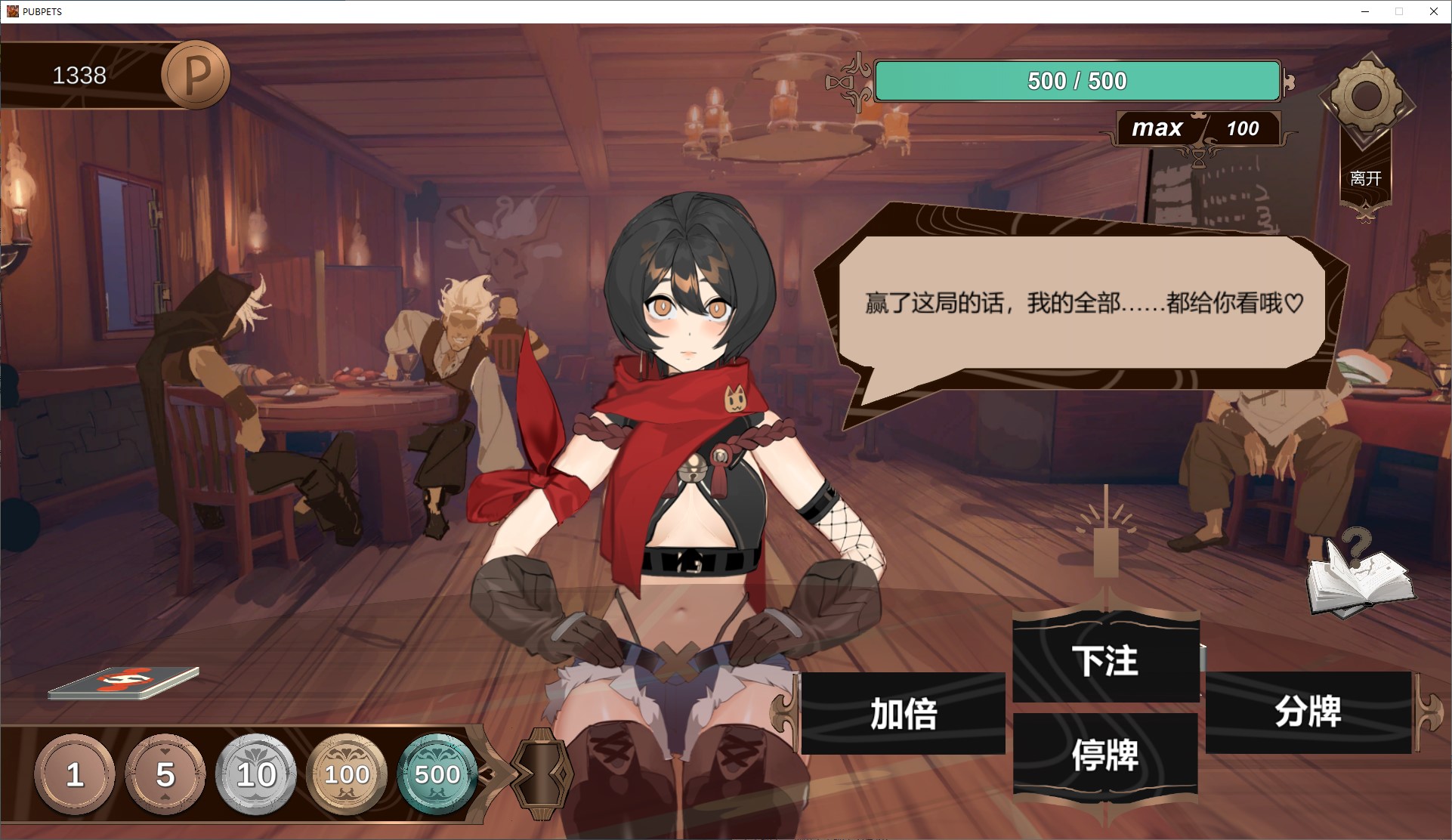Click the 离开 leave banner

pyautogui.click(x=1364, y=178)
